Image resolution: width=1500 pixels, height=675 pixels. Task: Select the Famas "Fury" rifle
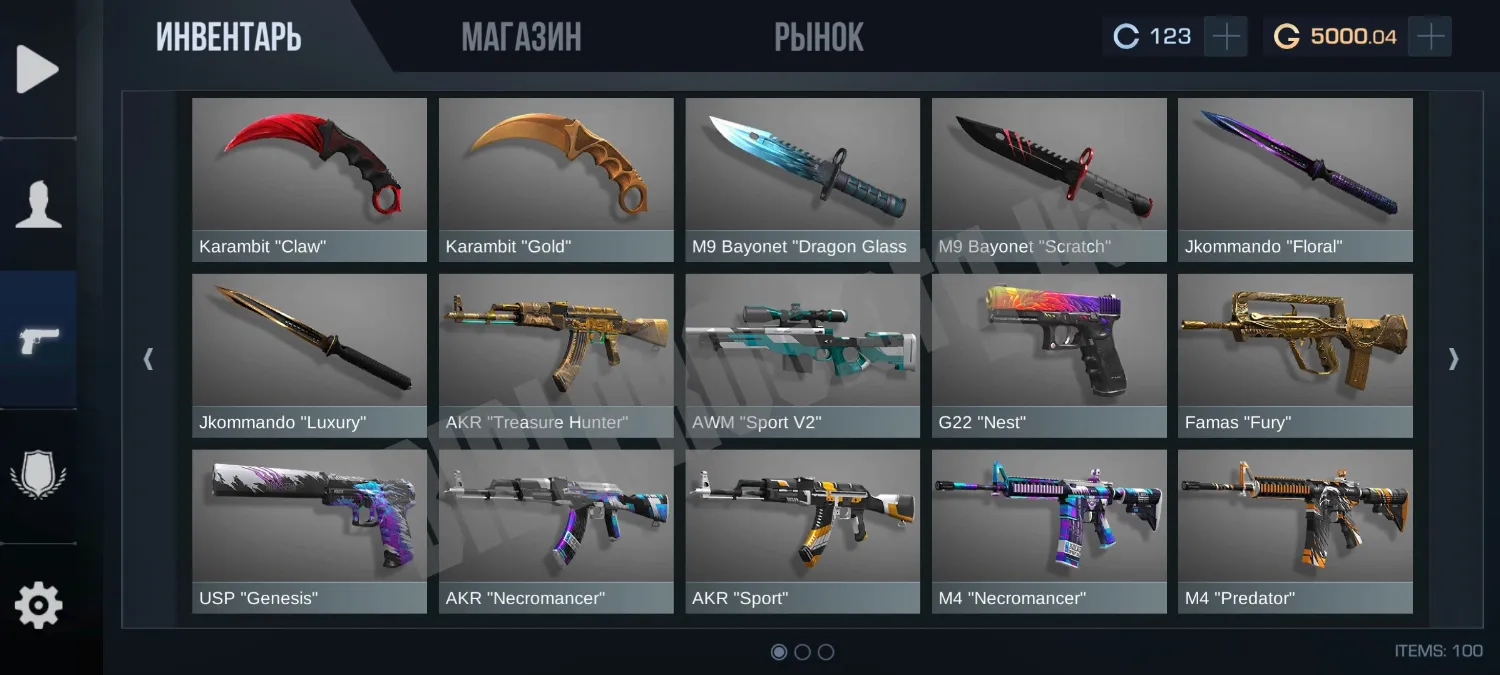tap(1295, 355)
